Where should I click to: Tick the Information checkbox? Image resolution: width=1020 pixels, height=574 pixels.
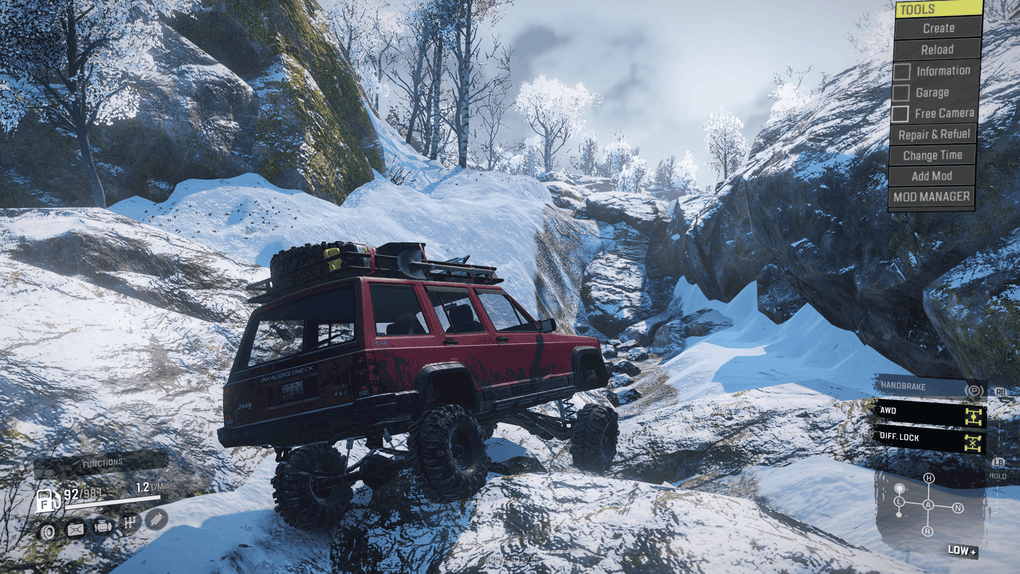902,71
